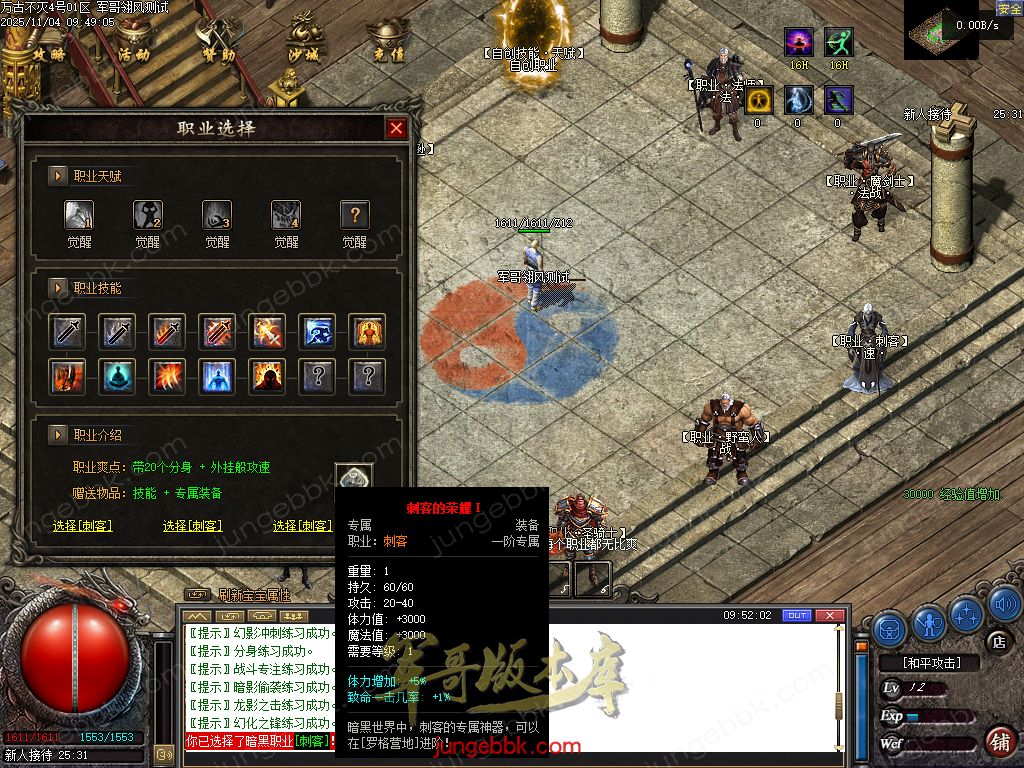Click the minimap in the corner
1024x768 pixels.
tap(941, 30)
